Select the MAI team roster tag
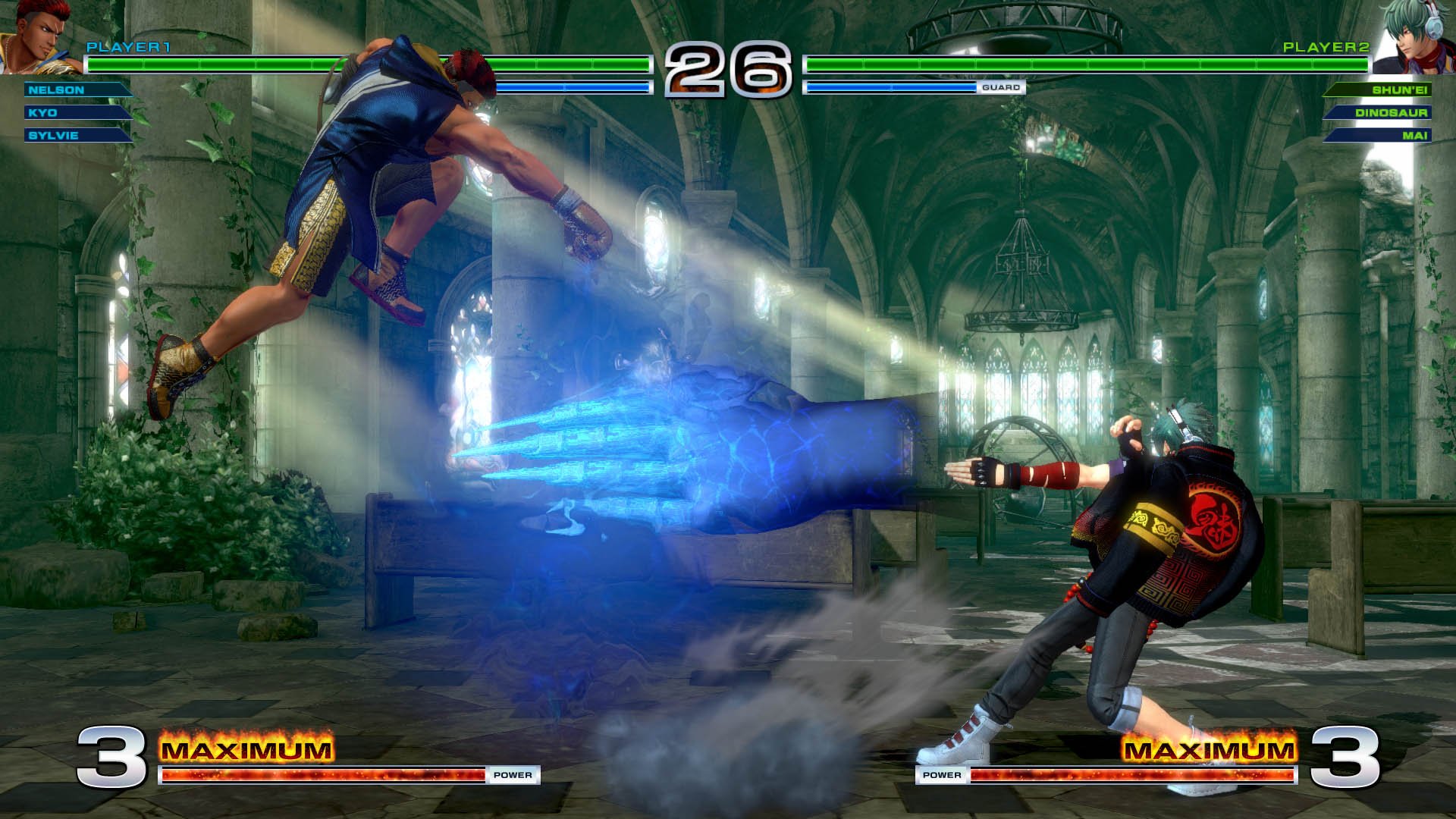The image size is (1456, 819). click(1379, 136)
